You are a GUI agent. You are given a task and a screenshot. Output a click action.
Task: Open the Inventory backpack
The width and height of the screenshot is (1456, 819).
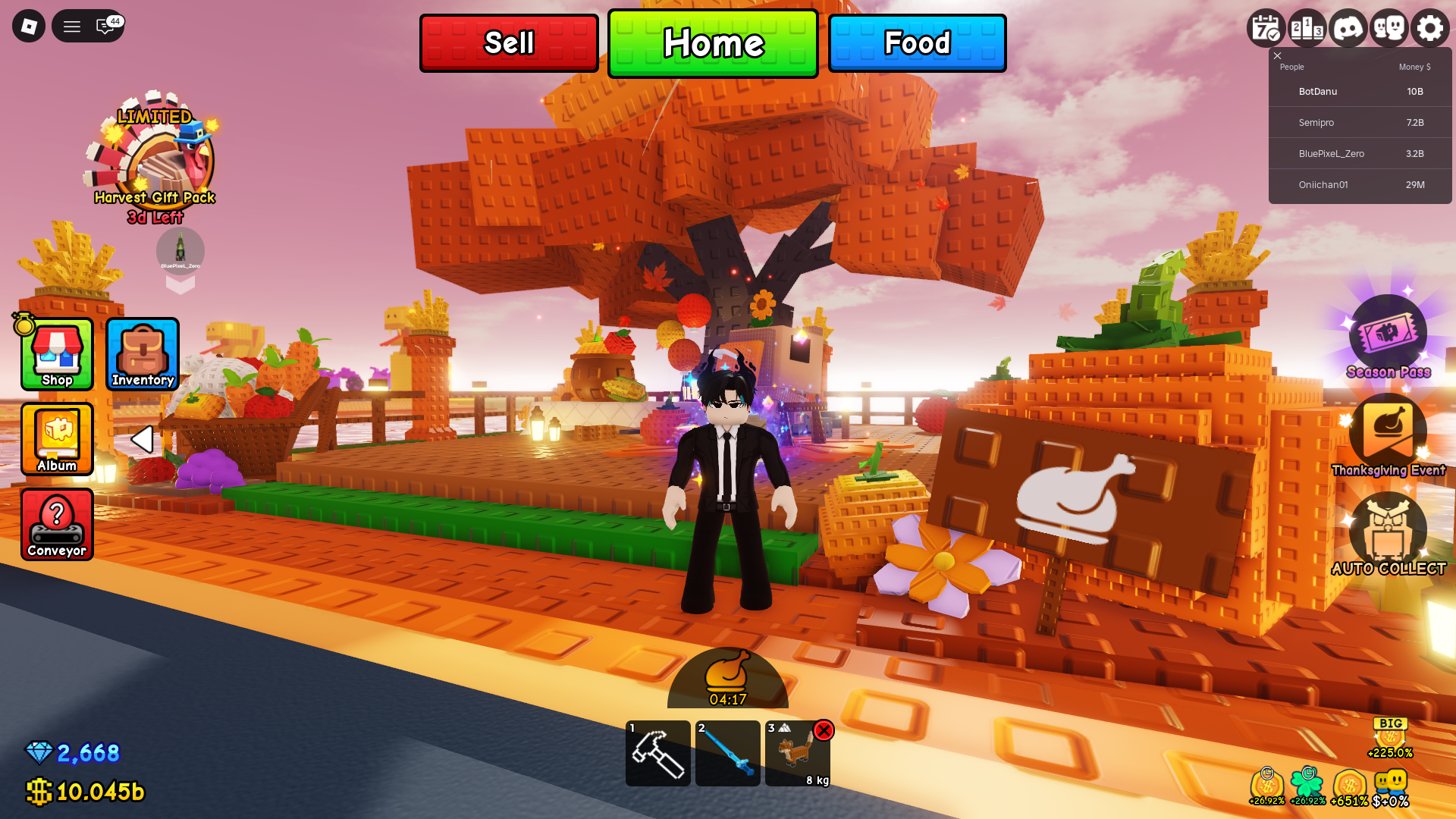[142, 353]
